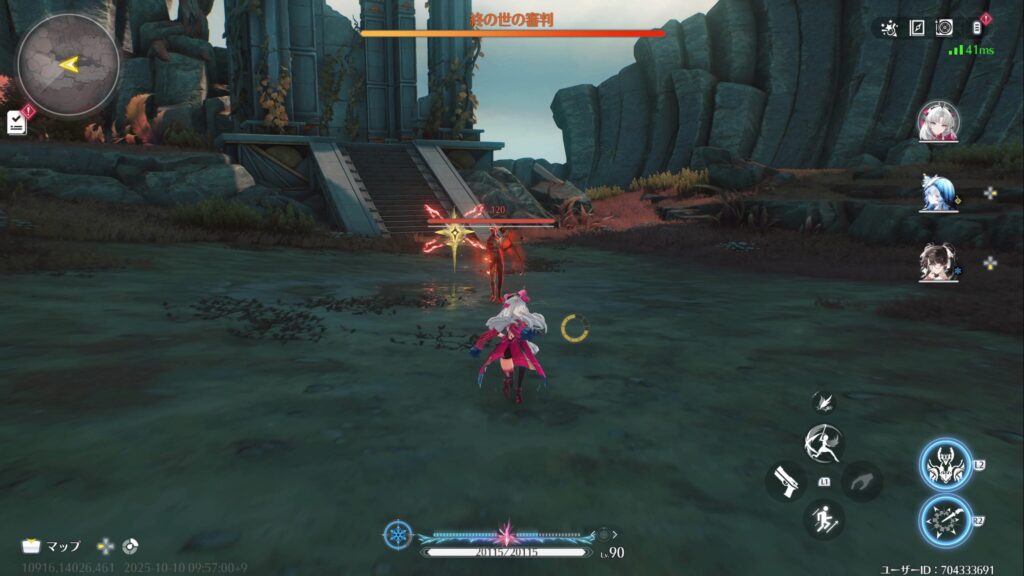Activate the horned demon mask skill
The height and width of the screenshot is (576, 1024).
(945, 466)
